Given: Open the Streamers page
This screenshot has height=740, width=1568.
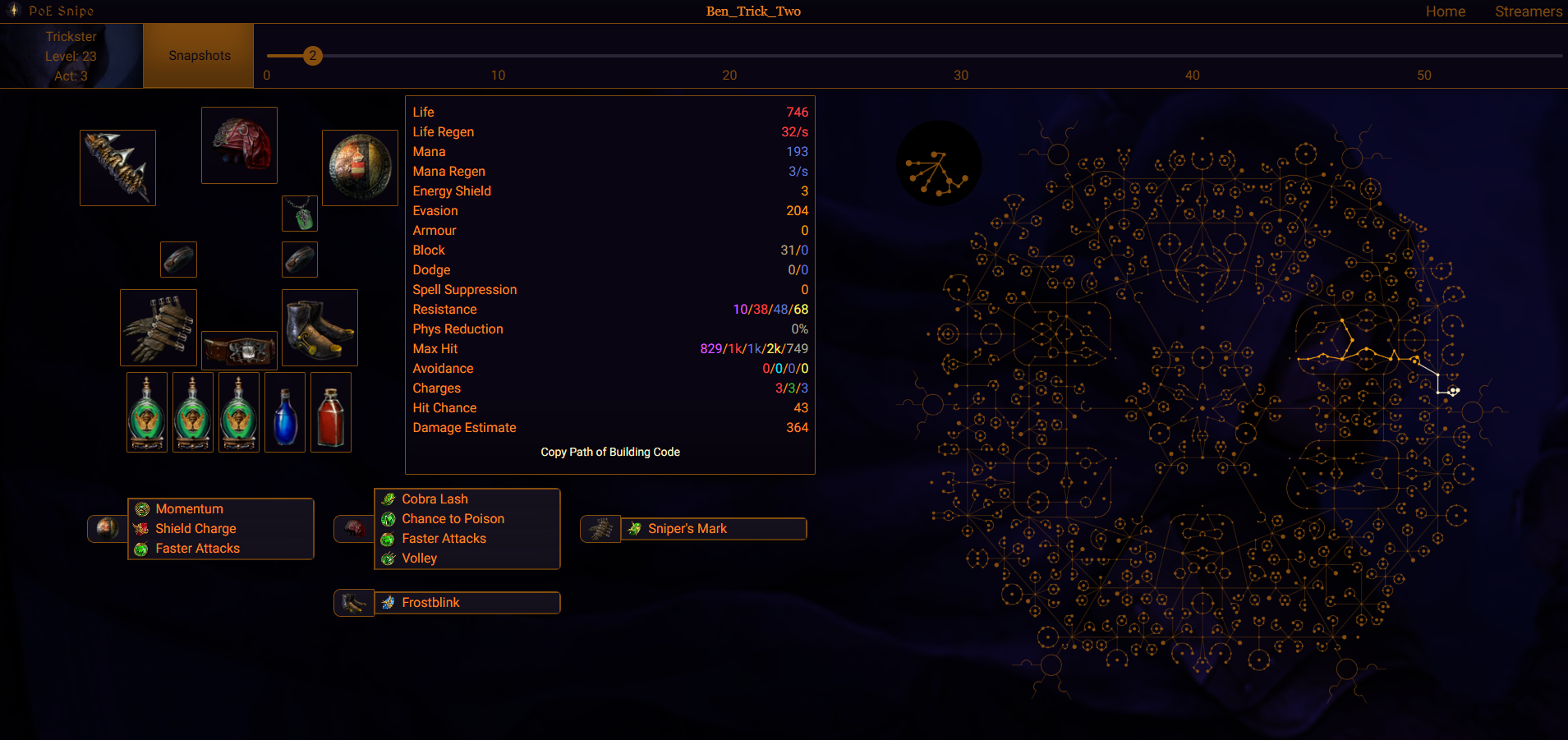Looking at the screenshot, I should coord(1529,11).
